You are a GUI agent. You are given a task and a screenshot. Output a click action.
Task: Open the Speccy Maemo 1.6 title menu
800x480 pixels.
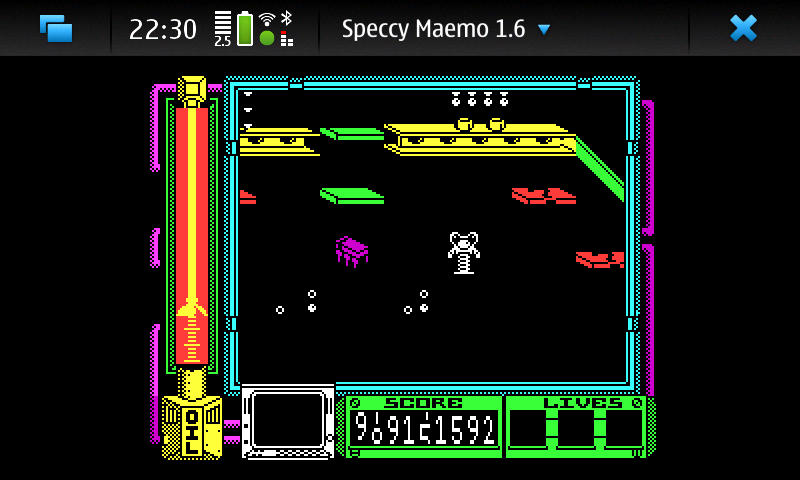coord(446,28)
